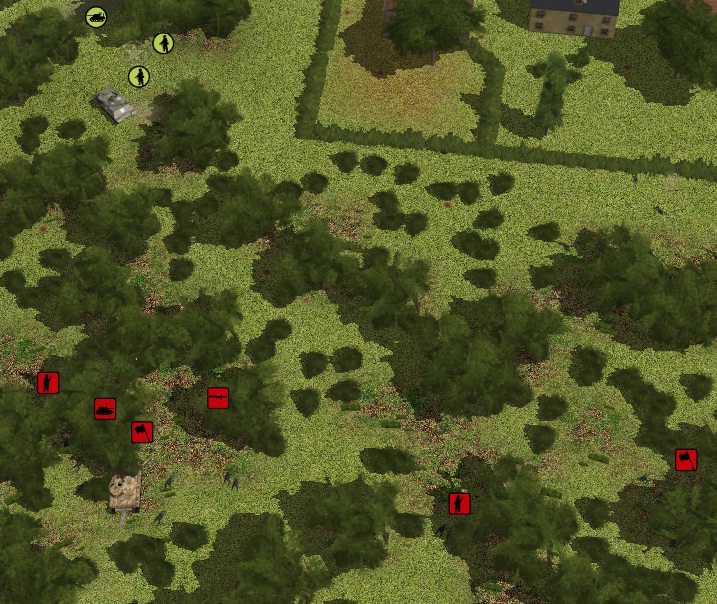Select the green tank unit marker
The width and height of the screenshot is (717, 604).
click(x=95, y=16)
